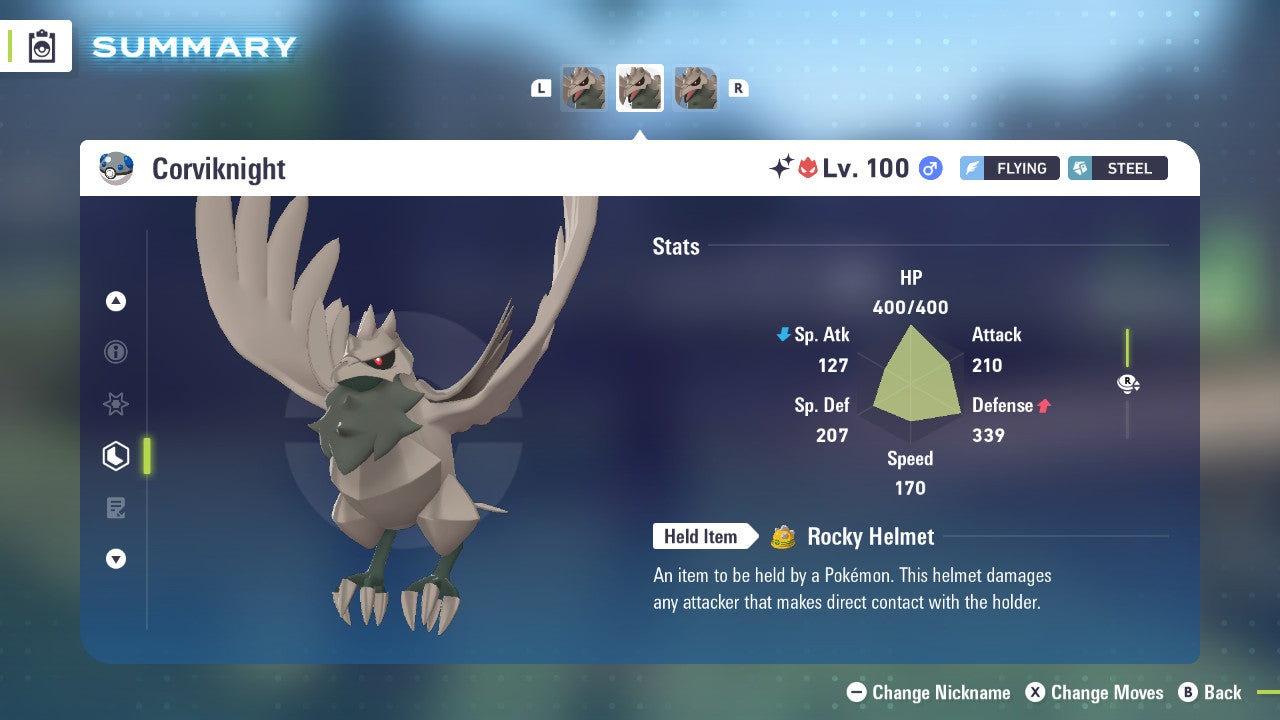Screen dimensions: 1280x720
Task: Collapse using the down arrow below the sidebar
Action: pos(116,559)
